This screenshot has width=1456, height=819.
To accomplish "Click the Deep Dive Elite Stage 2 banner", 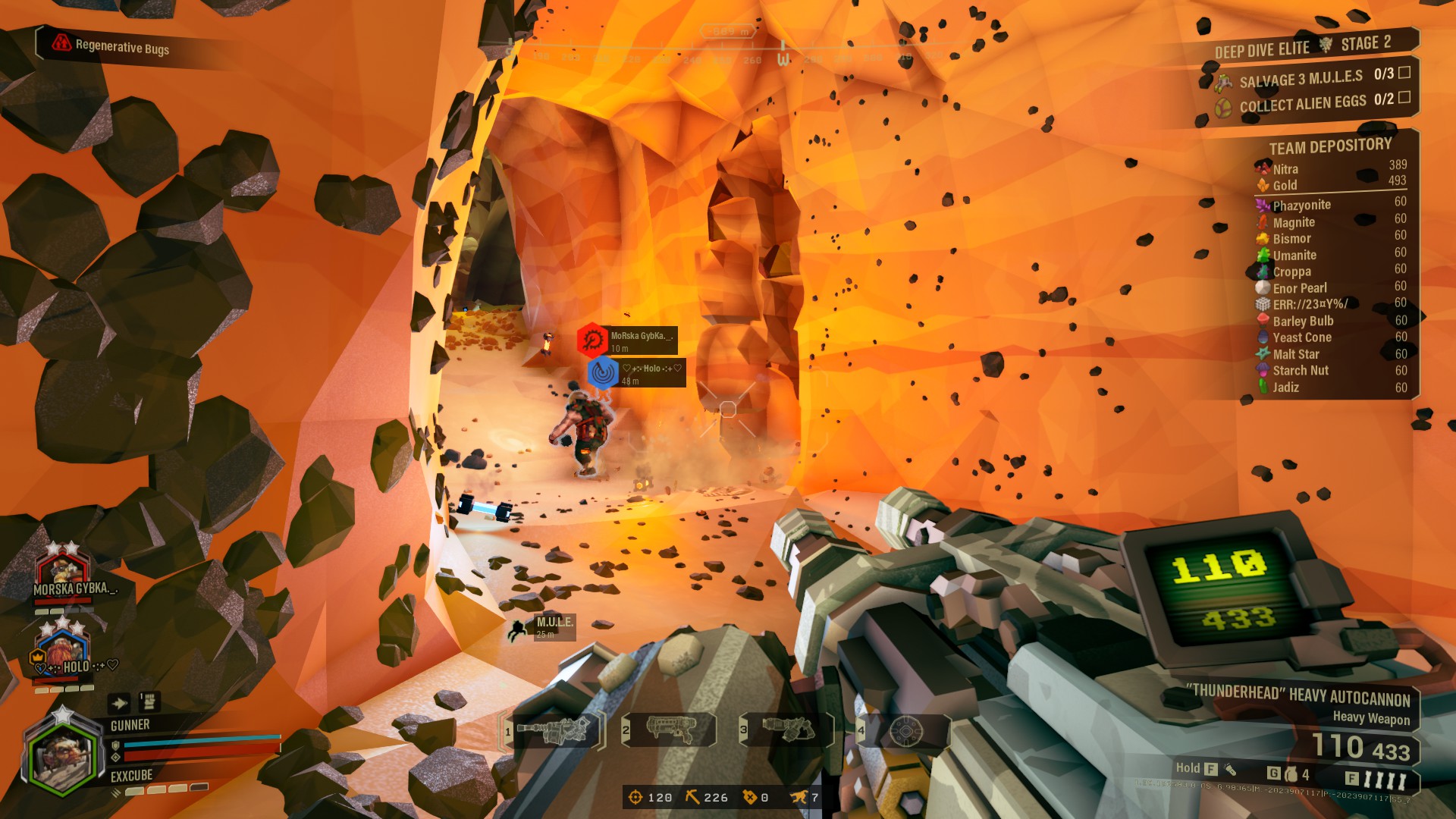I will pyautogui.click(x=1303, y=46).
